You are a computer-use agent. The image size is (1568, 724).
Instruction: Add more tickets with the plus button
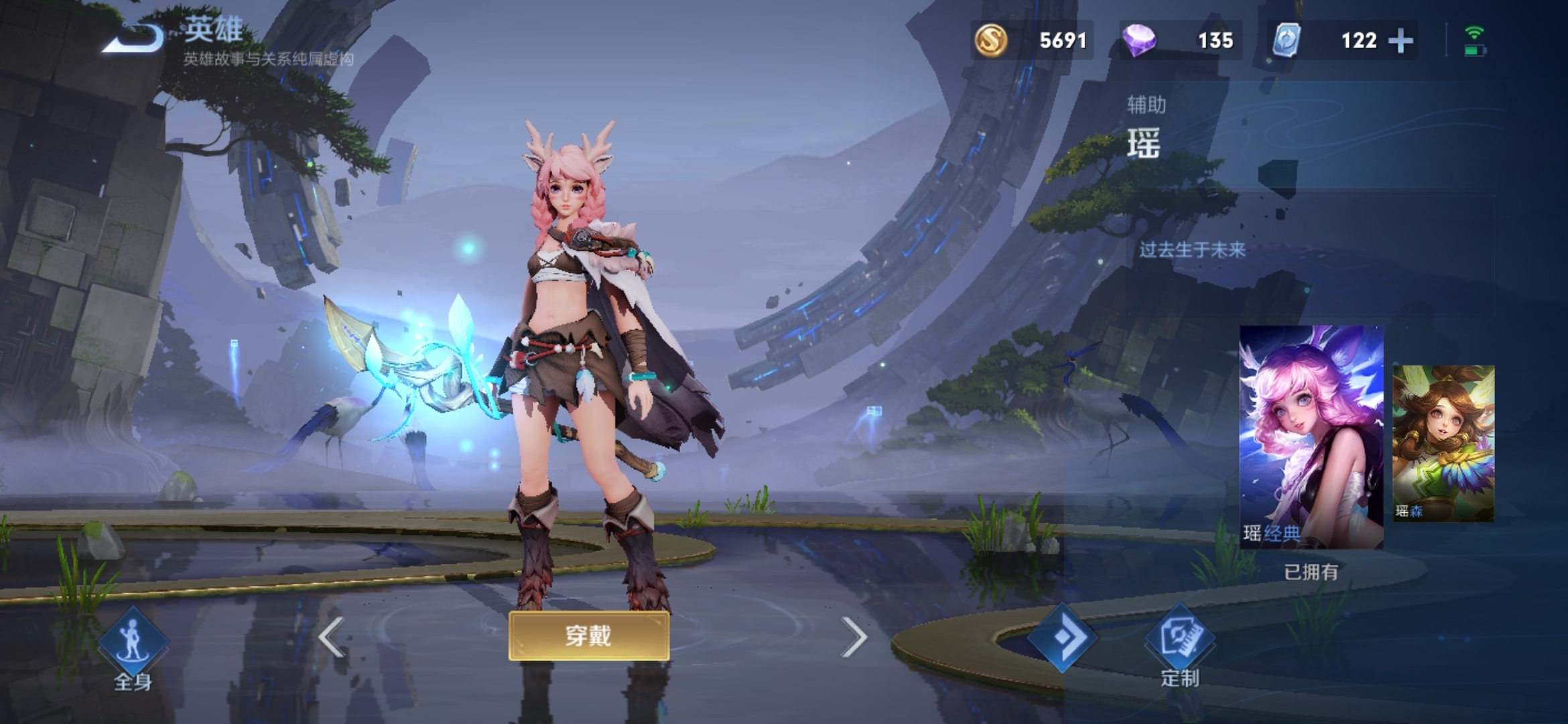pos(1400,41)
